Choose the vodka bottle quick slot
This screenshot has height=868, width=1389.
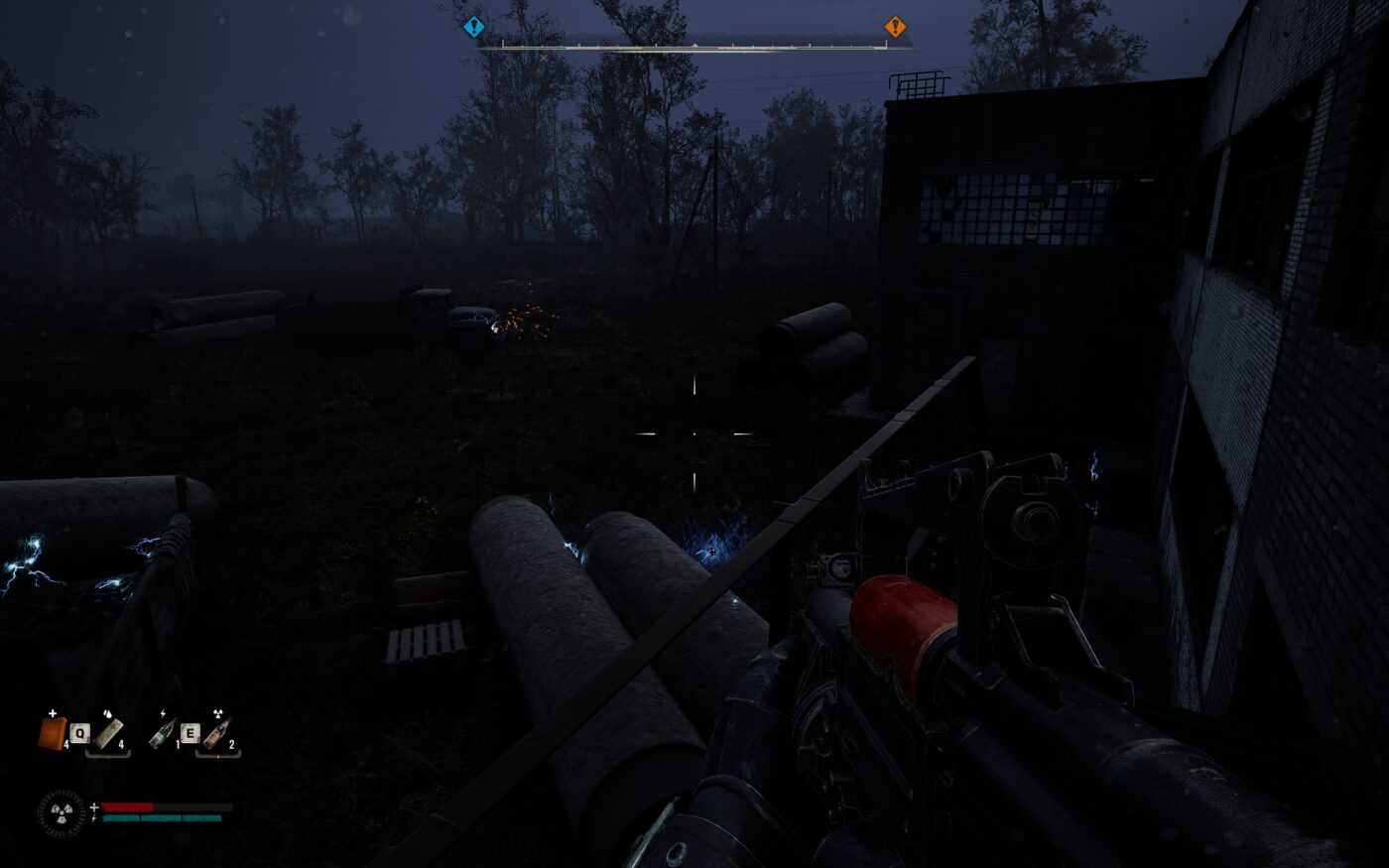point(217,733)
